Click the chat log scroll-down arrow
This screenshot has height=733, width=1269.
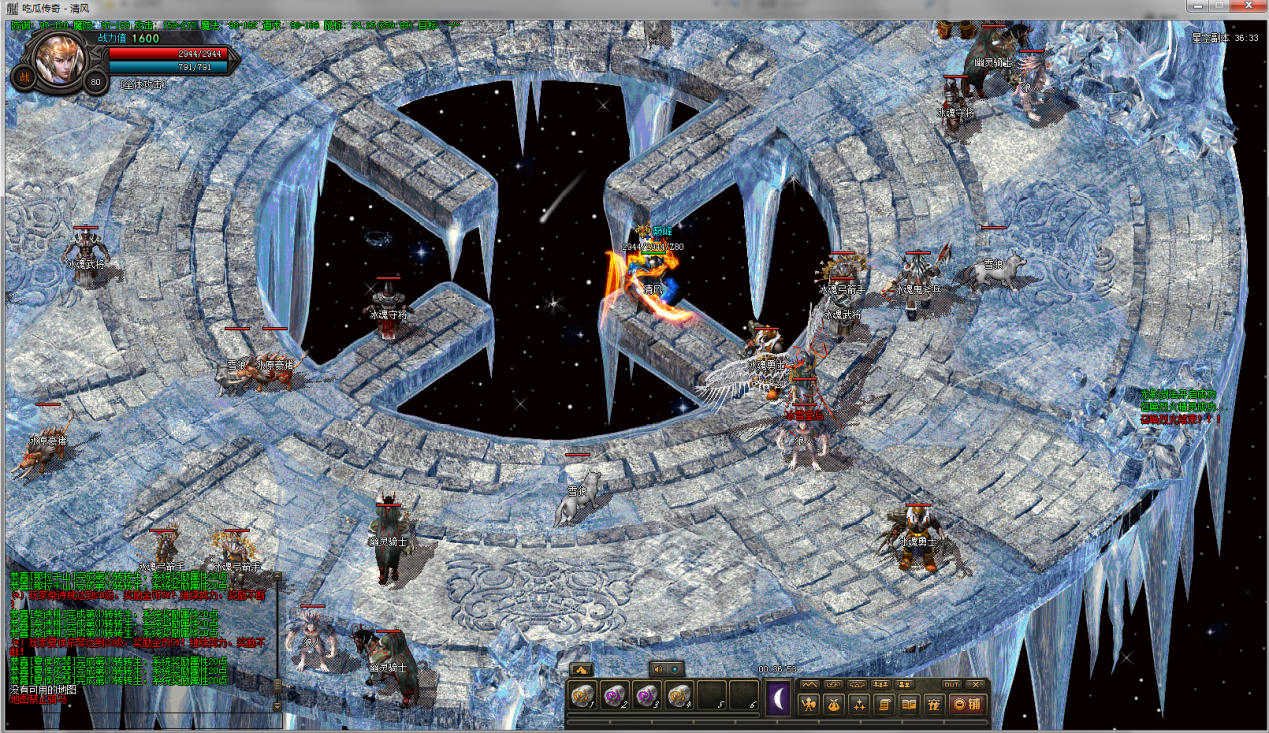click(277, 706)
